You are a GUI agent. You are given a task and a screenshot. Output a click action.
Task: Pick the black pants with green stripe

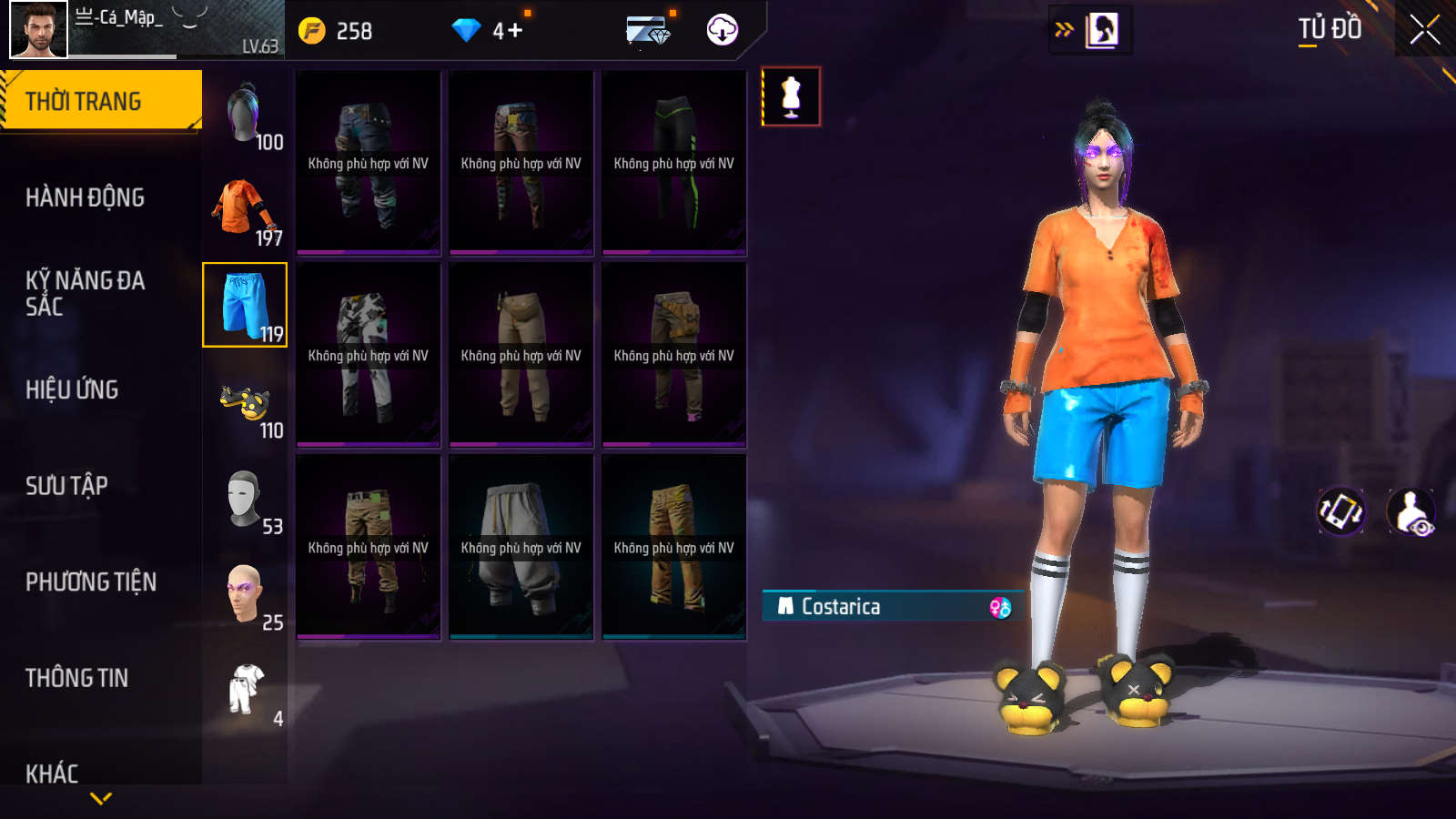click(673, 163)
